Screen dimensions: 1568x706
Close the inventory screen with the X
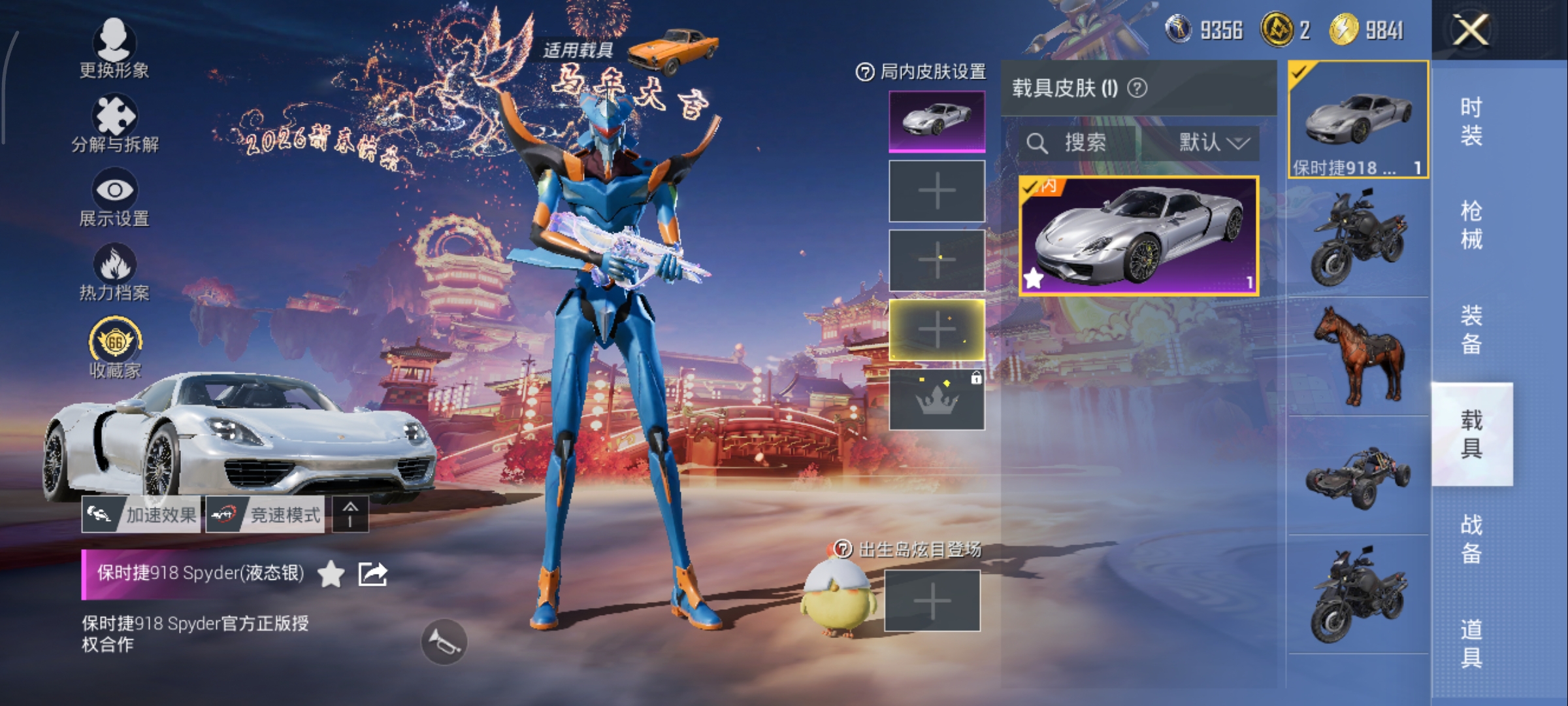click(1470, 30)
